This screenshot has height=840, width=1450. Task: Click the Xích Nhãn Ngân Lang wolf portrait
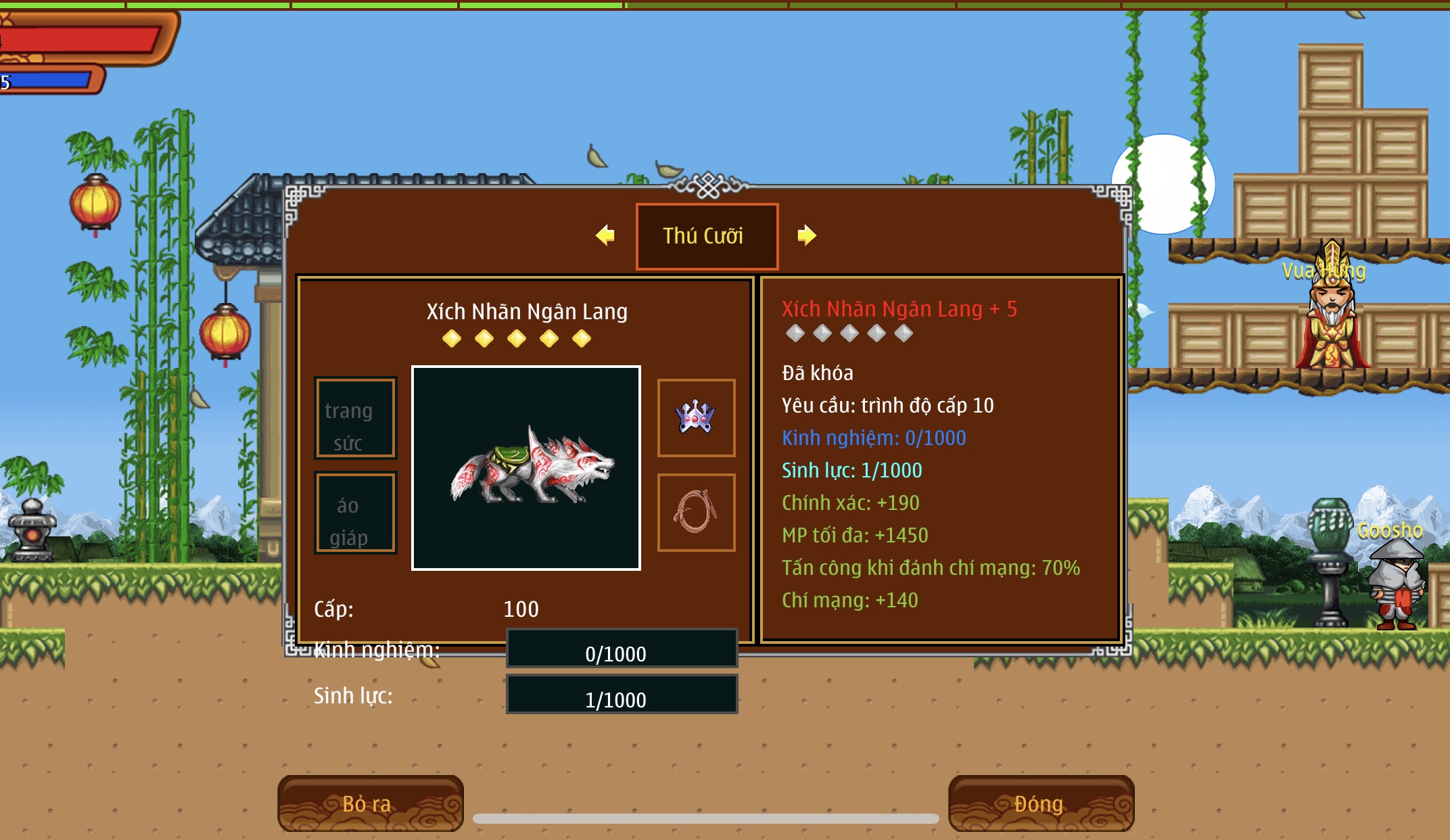526,468
